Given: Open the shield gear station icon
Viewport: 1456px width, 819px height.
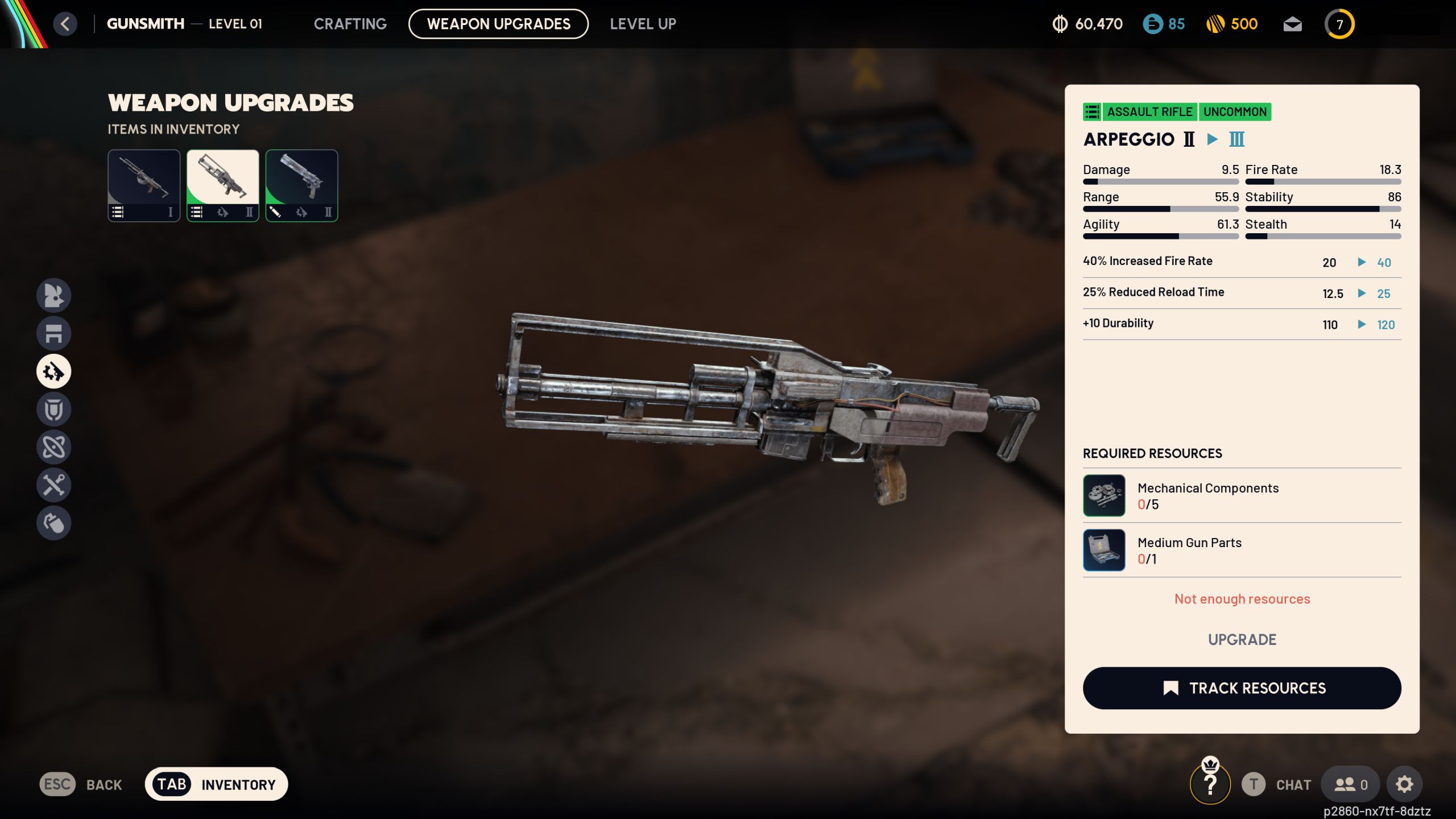Looking at the screenshot, I should point(54,409).
